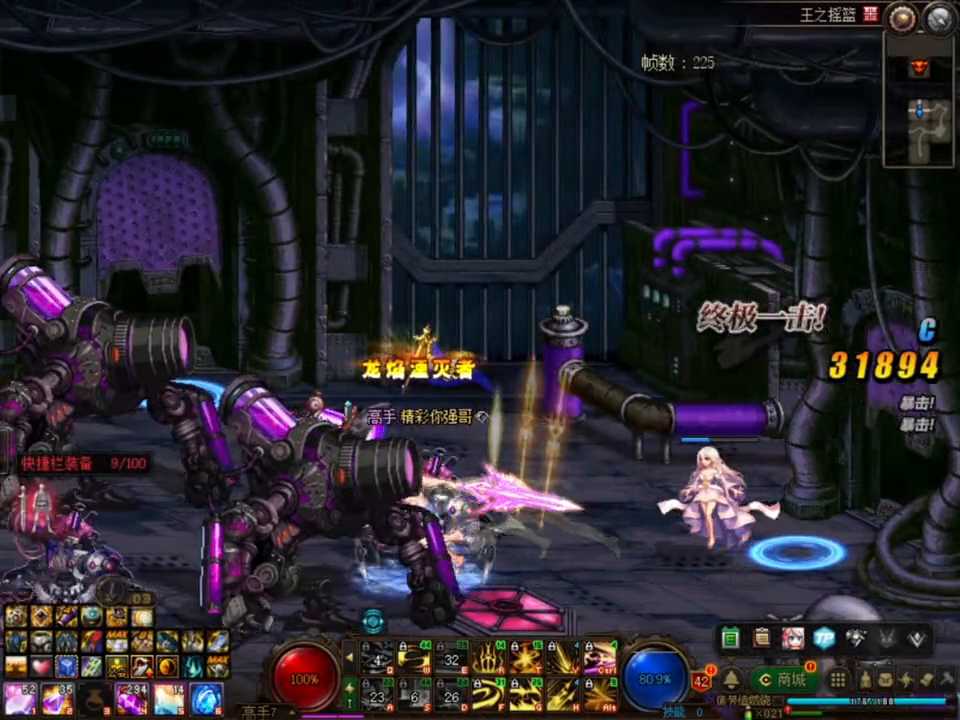Image resolution: width=960 pixels, height=720 pixels.
Task: Select the TP hexagon icon
Action: click(822, 638)
